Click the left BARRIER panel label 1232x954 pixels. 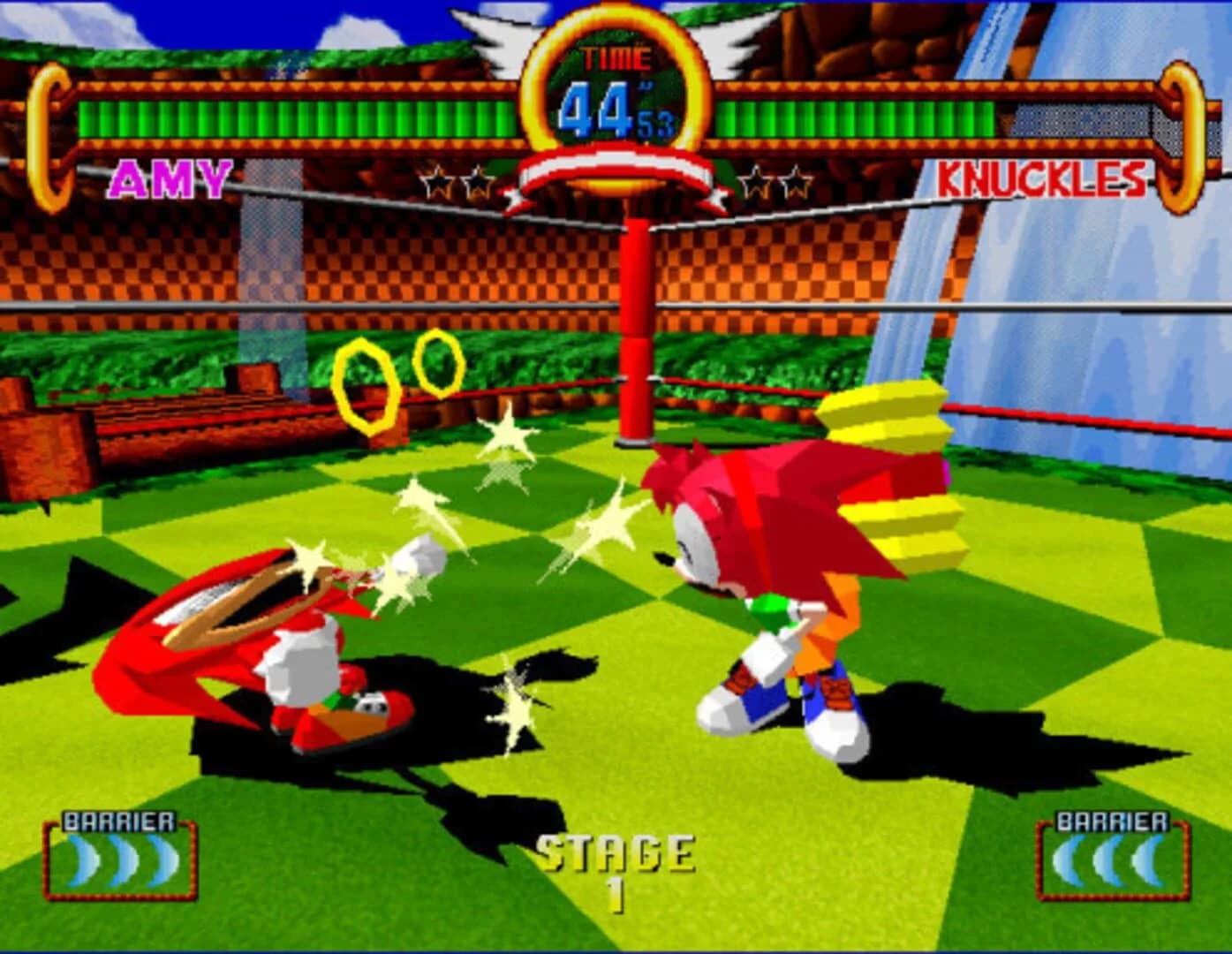(x=117, y=820)
